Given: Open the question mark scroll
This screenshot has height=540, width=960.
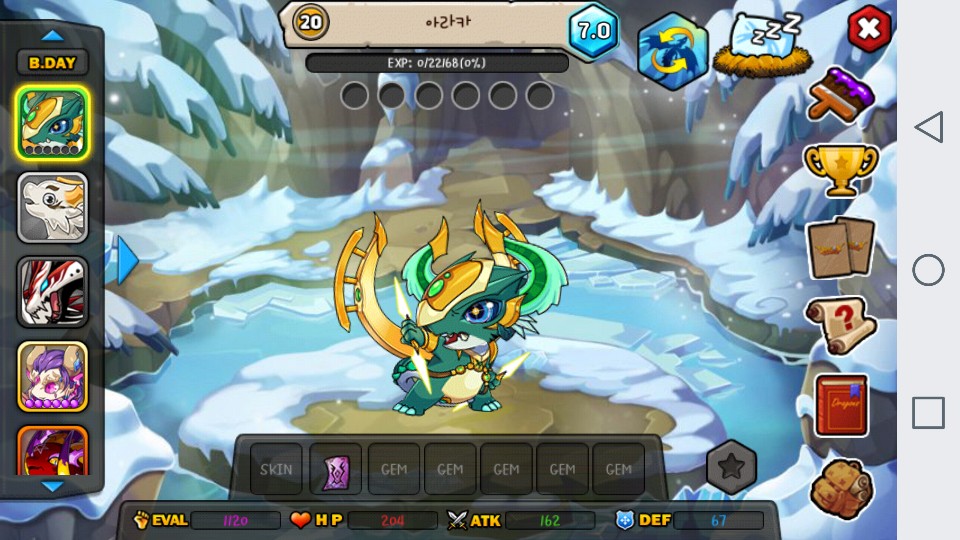Looking at the screenshot, I should [841, 325].
